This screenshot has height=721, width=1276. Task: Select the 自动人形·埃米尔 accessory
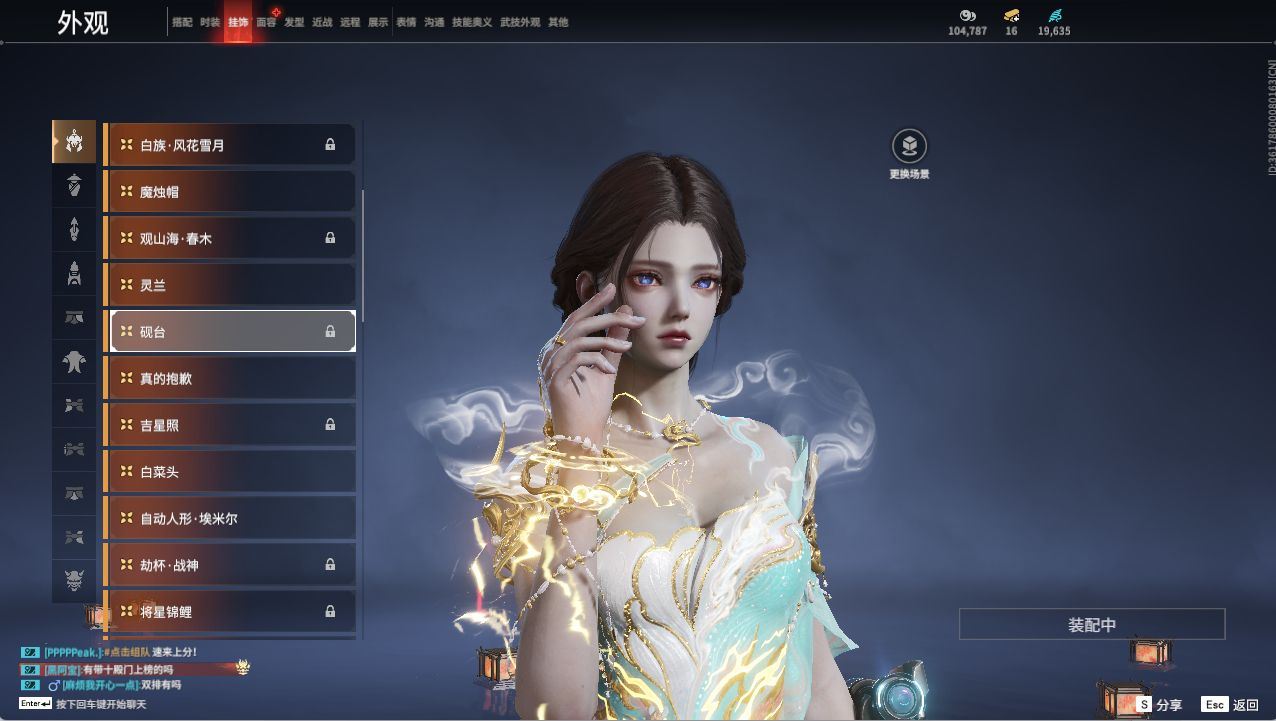pos(230,518)
